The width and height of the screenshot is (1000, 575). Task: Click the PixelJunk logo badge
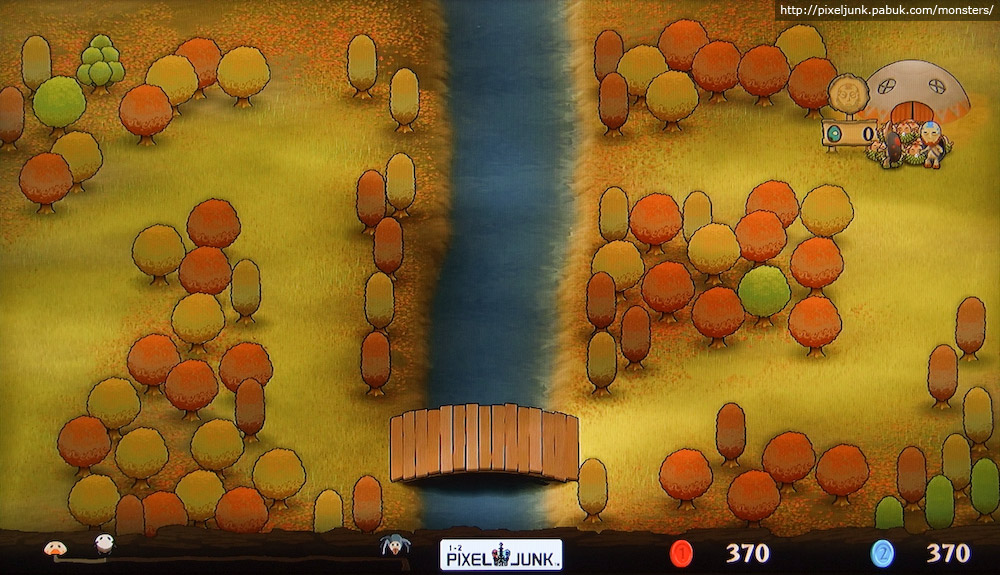500,554
